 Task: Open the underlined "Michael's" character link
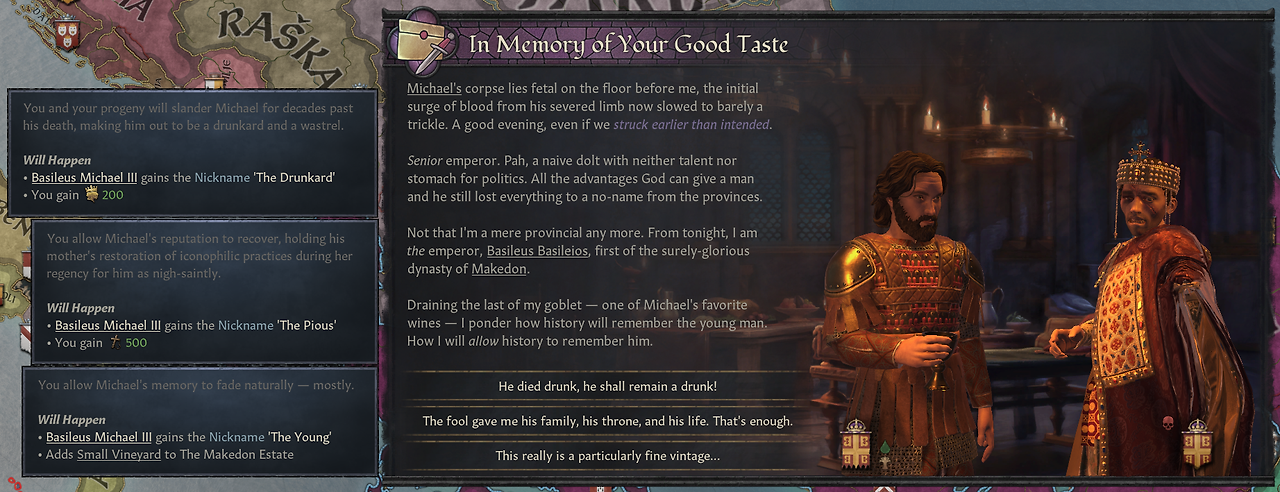(434, 89)
